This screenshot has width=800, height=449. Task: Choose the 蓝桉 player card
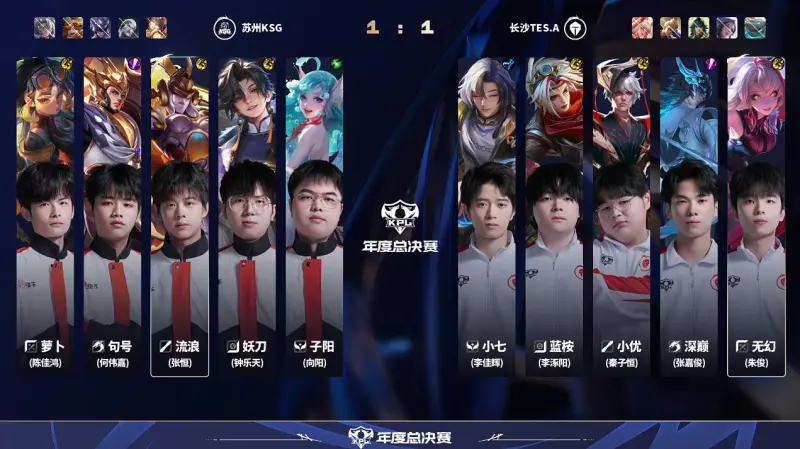click(554, 216)
